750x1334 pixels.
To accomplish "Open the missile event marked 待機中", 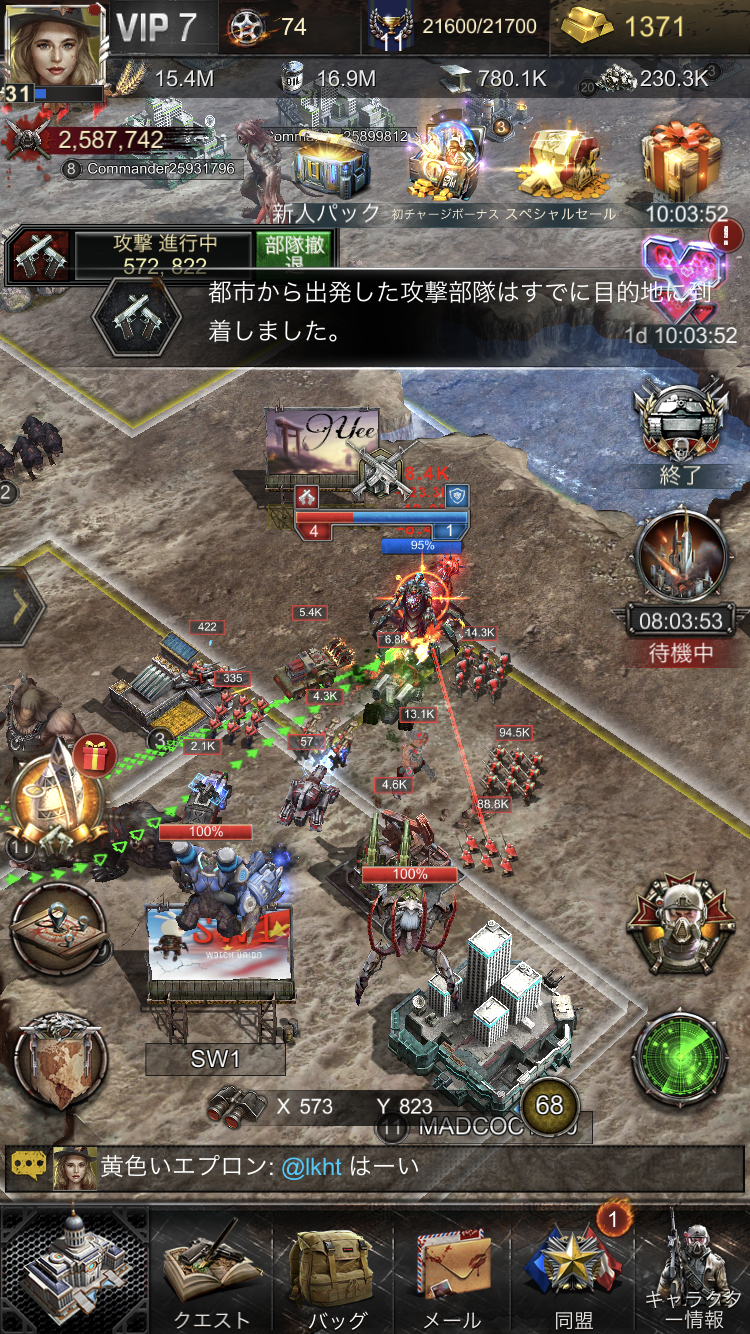I will pos(680,560).
